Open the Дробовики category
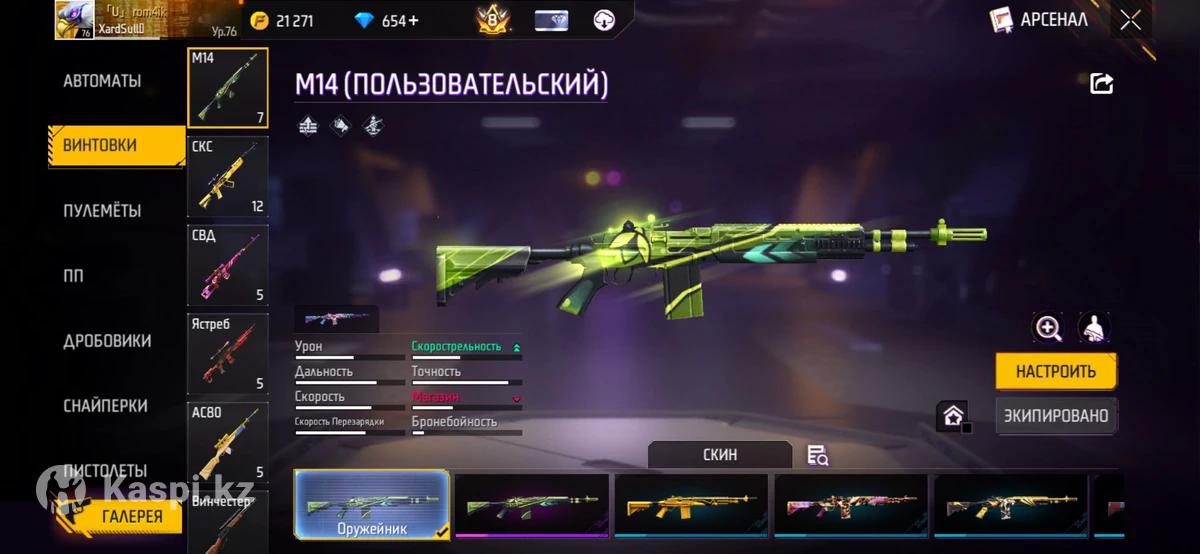The height and width of the screenshot is (554, 1200). [x=107, y=341]
